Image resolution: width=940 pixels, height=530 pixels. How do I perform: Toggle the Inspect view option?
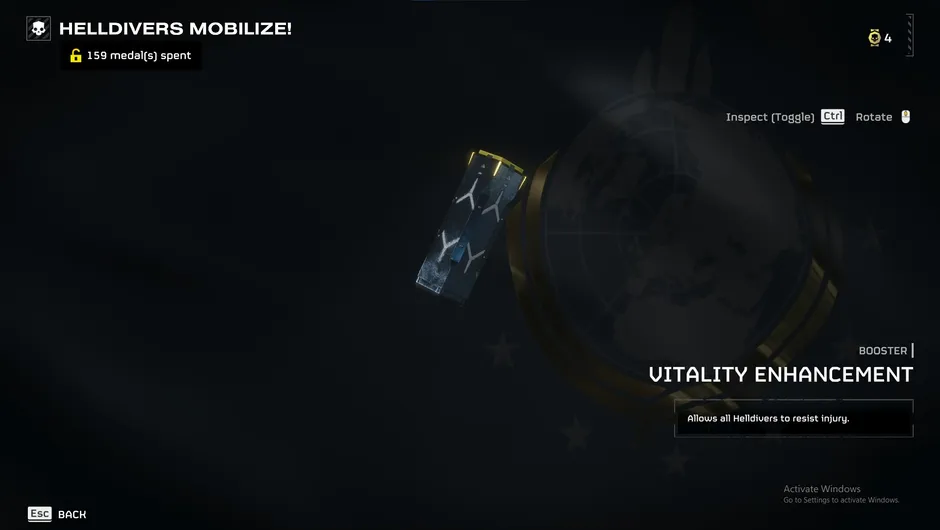click(x=785, y=117)
